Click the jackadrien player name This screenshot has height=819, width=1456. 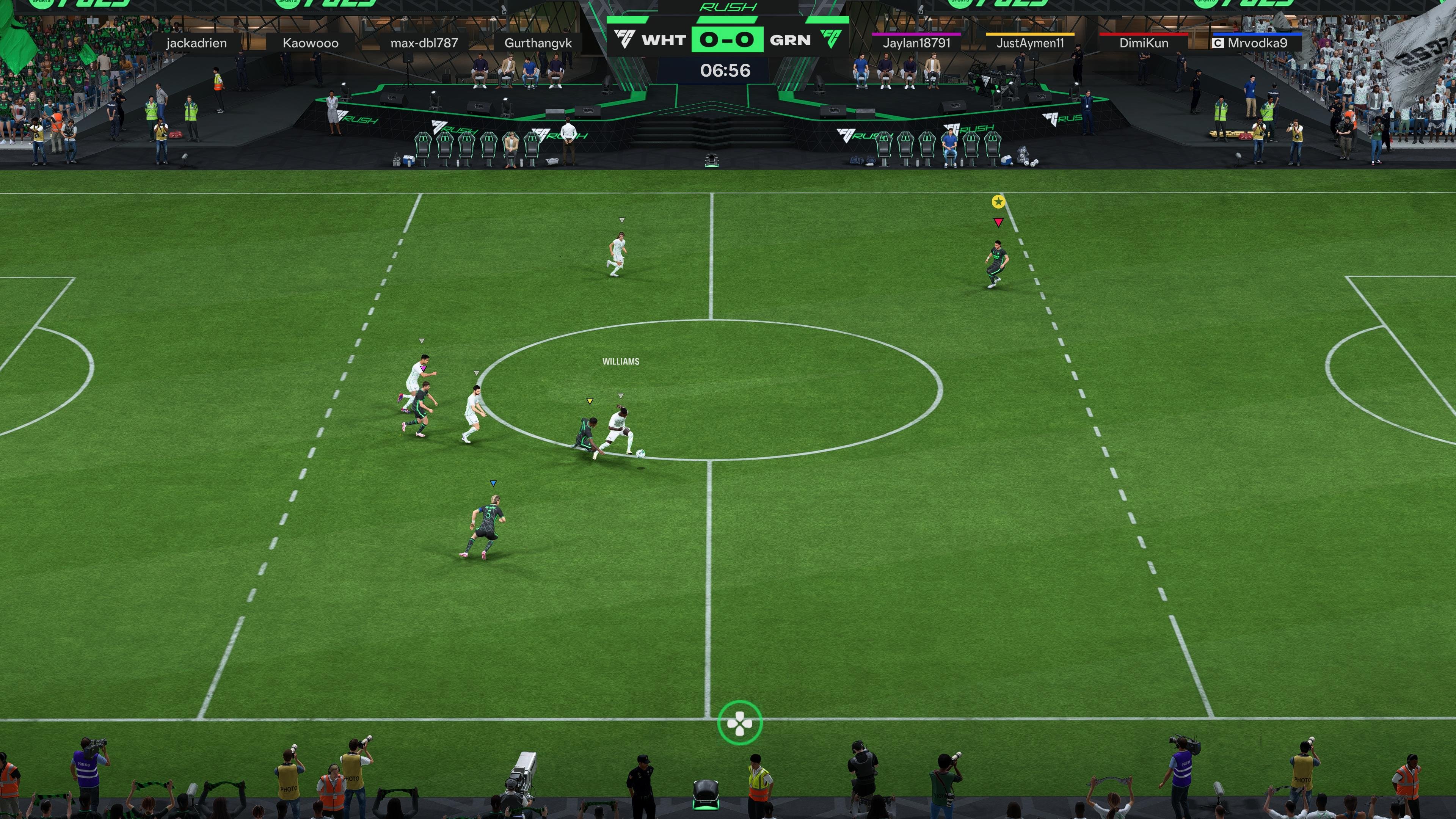click(x=197, y=43)
